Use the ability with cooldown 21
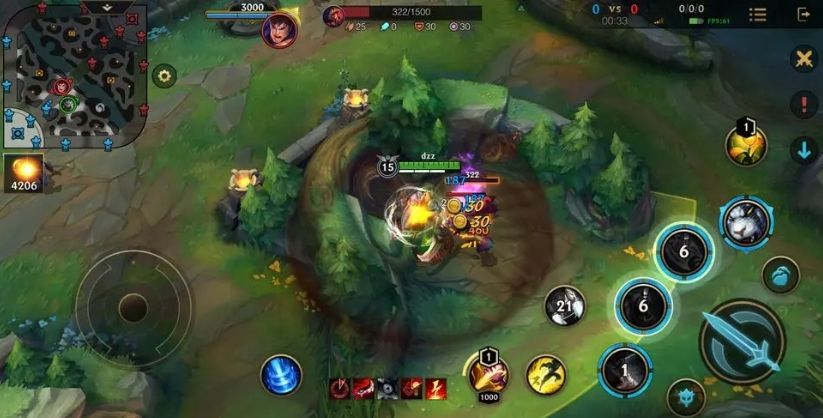Screen dimensions: 823x418 pos(565,306)
